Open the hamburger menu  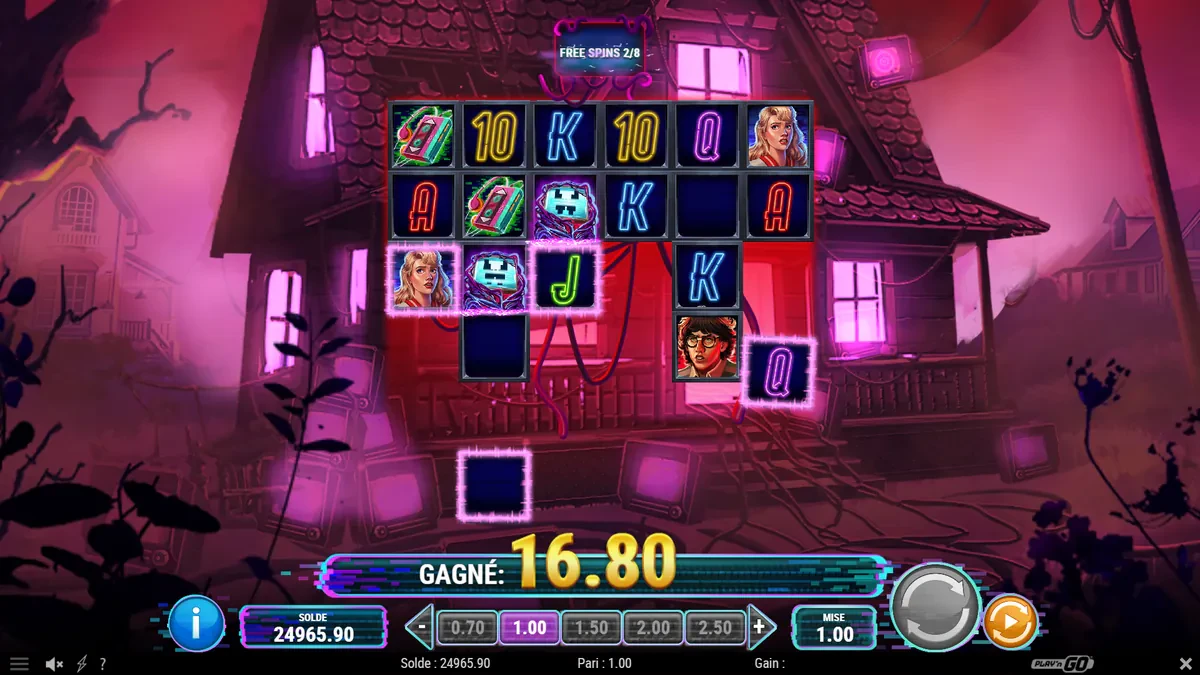[x=18, y=664]
